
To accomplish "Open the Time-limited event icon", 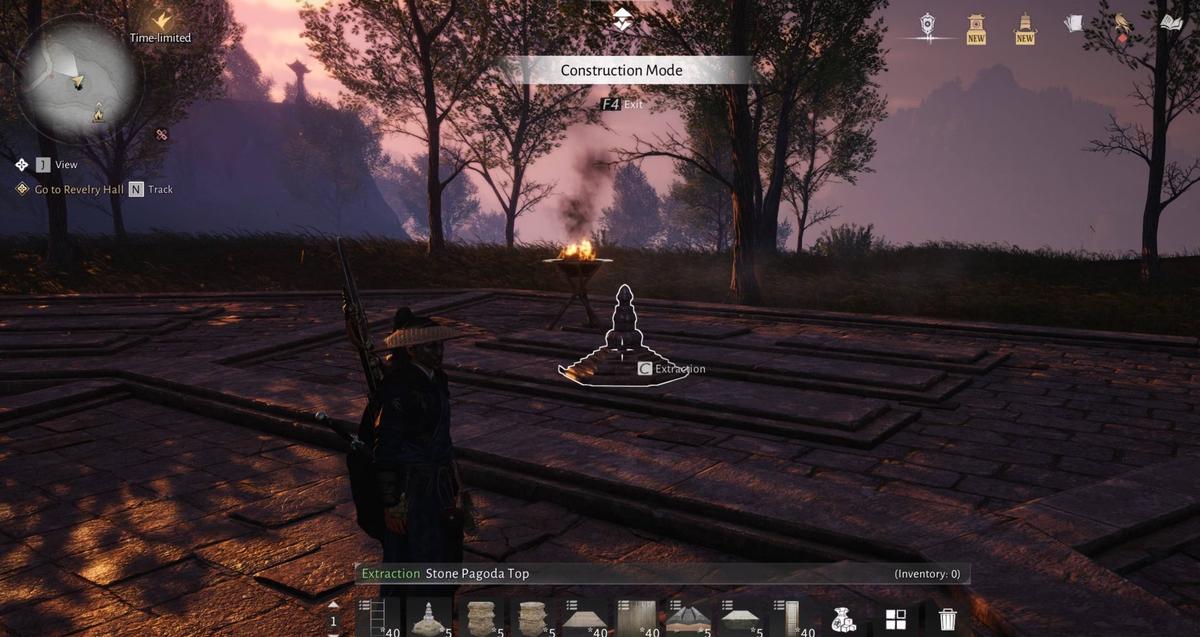I will tap(160, 20).
